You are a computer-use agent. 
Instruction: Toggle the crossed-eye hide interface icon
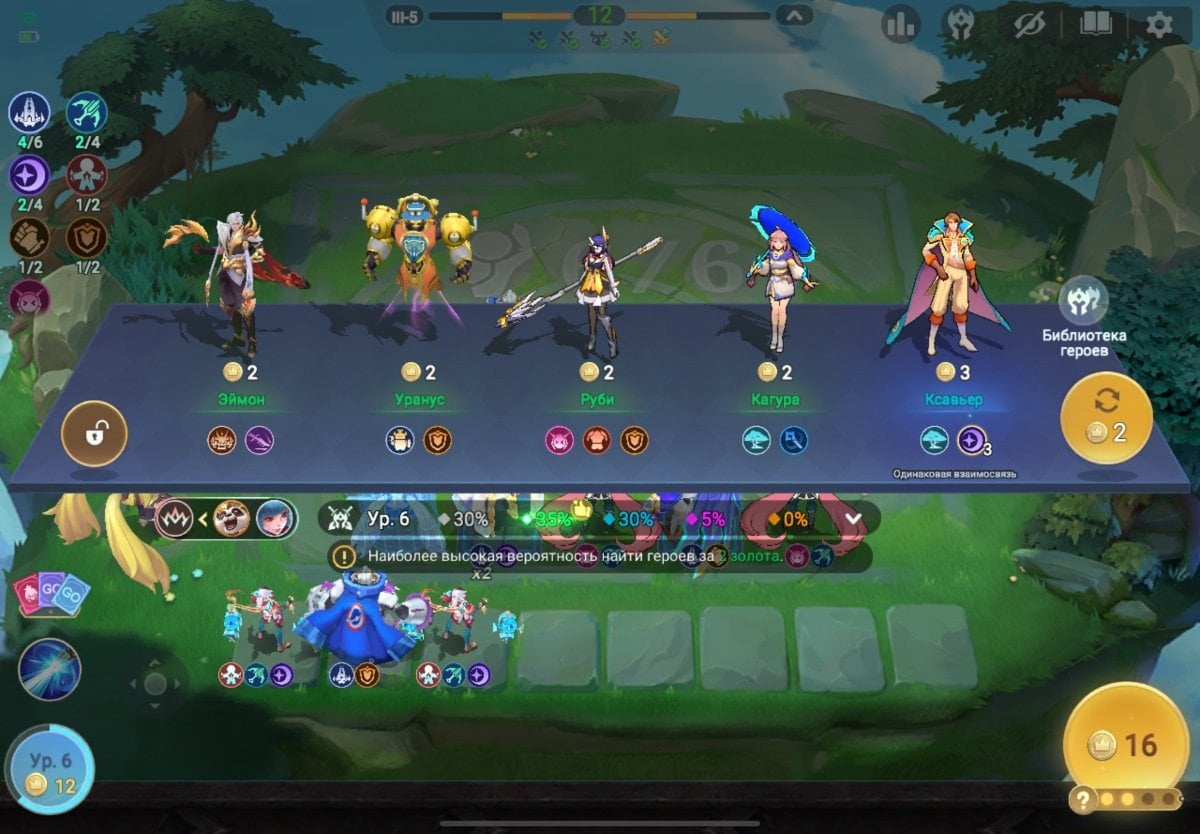(1029, 24)
